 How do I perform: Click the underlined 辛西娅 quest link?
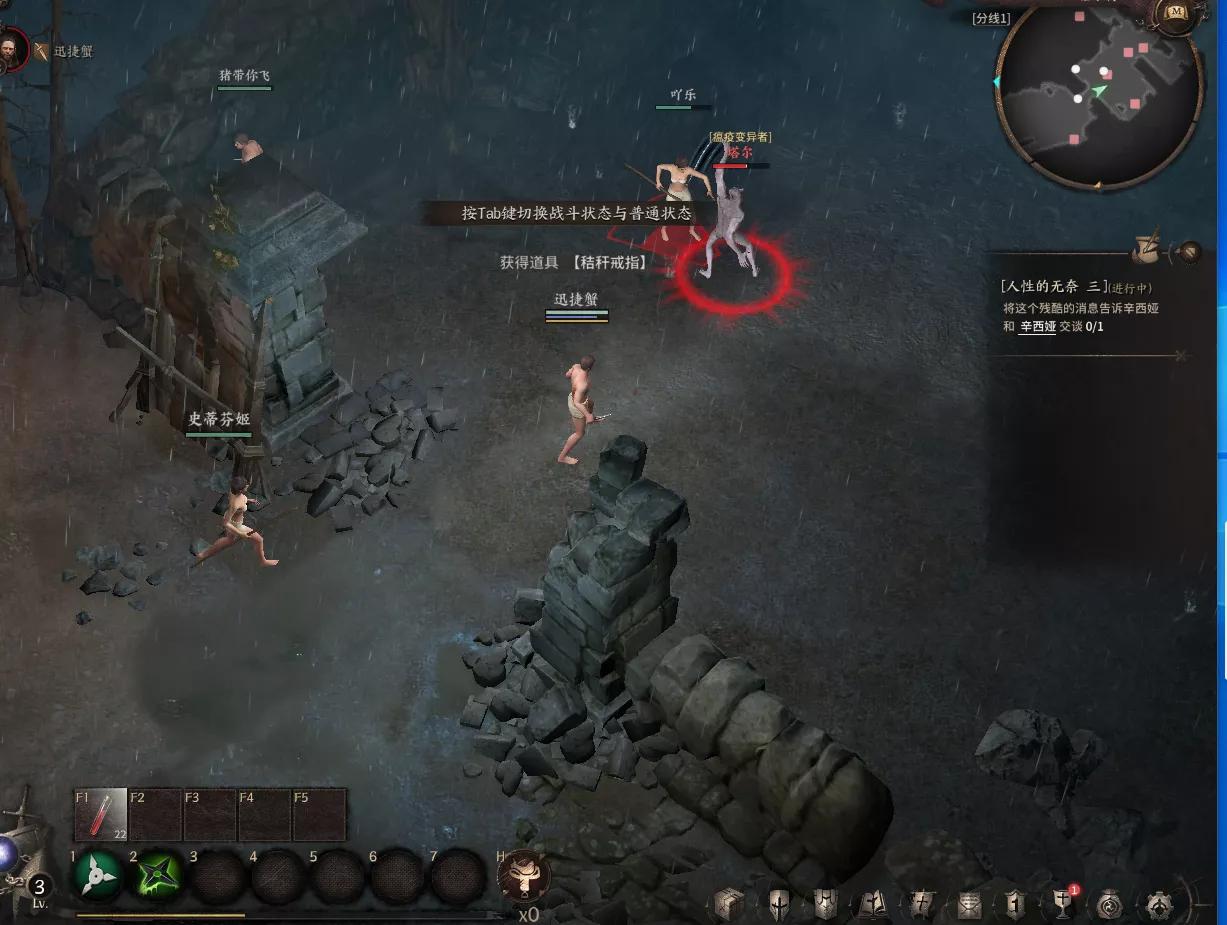point(1037,327)
